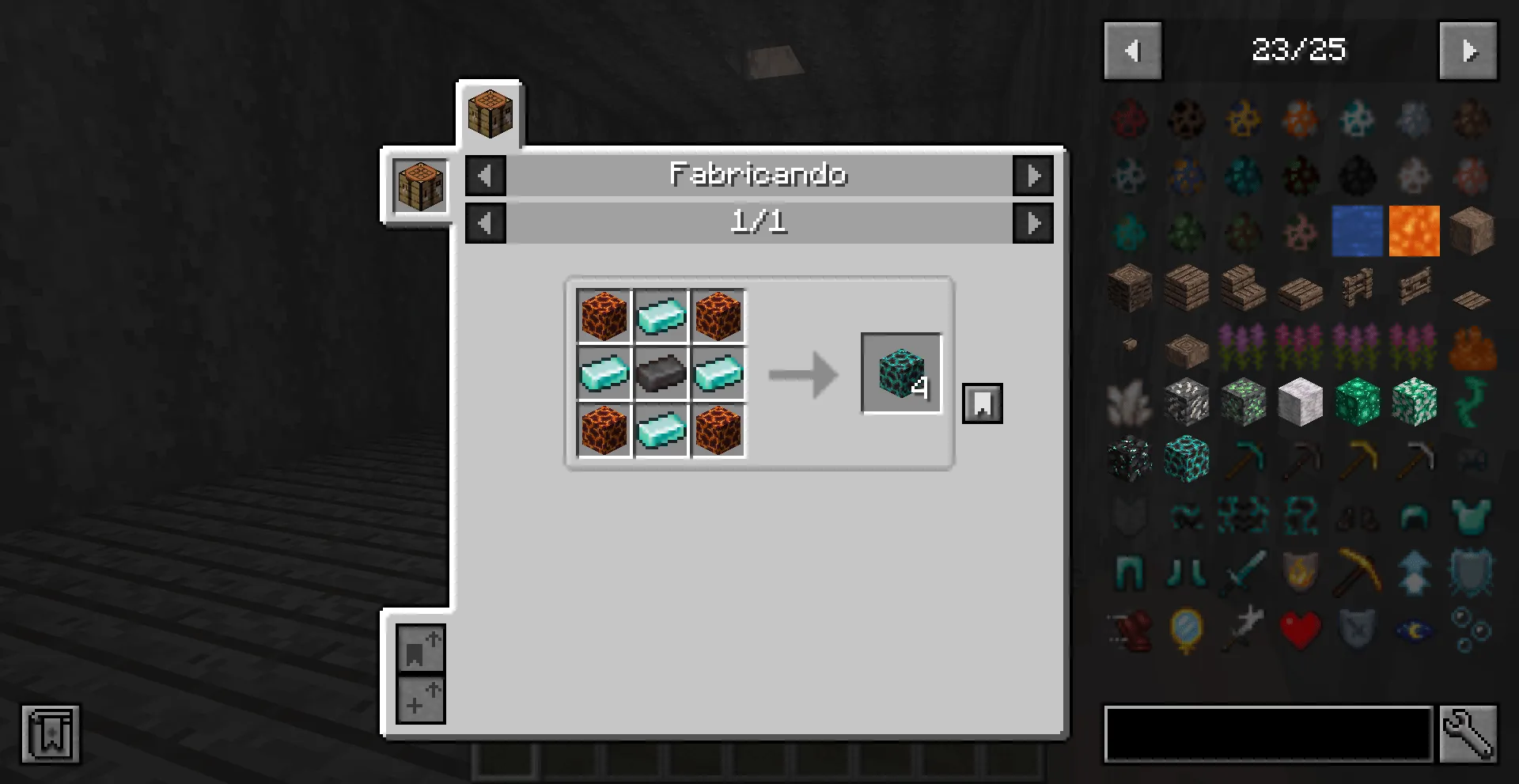Select the lava block in the item list

[1414, 230]
